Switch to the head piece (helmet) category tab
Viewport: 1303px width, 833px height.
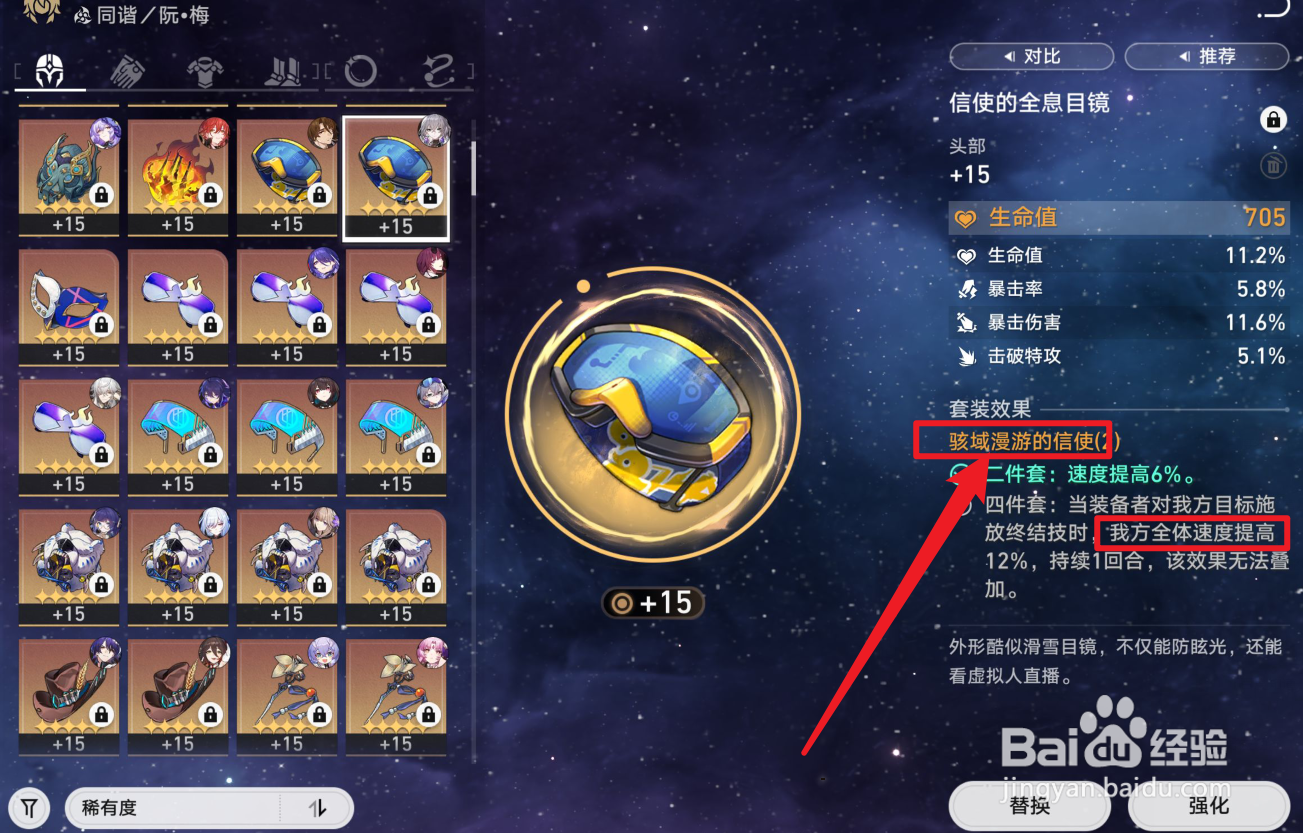coord(49,71)
